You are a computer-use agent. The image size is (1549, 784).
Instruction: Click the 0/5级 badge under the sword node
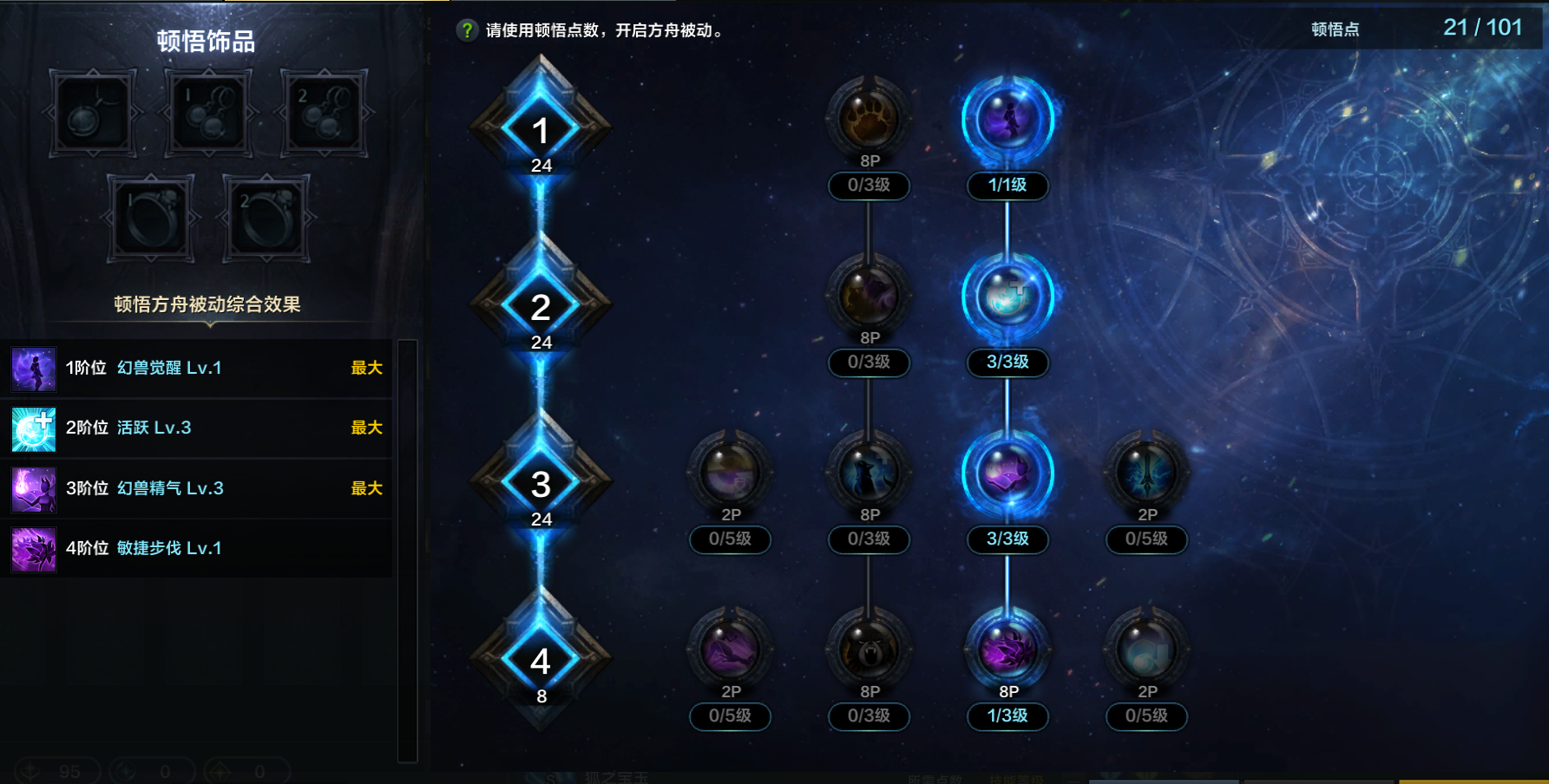tap(1145, 539)
